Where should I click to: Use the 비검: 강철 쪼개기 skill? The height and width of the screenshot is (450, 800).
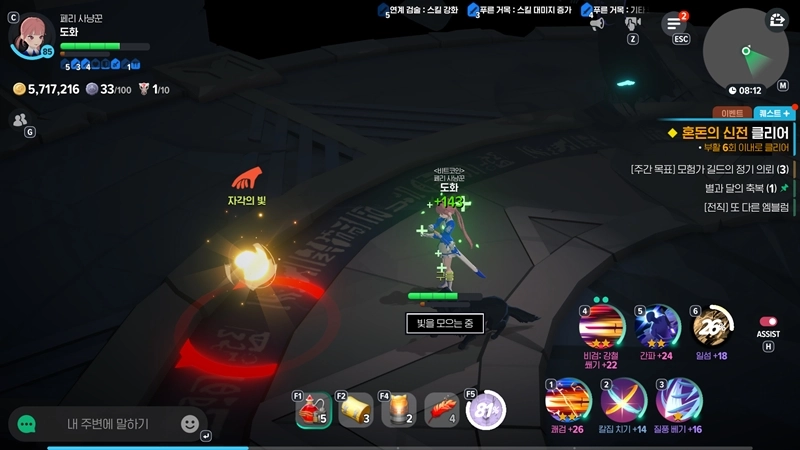[x=602, y=326]
